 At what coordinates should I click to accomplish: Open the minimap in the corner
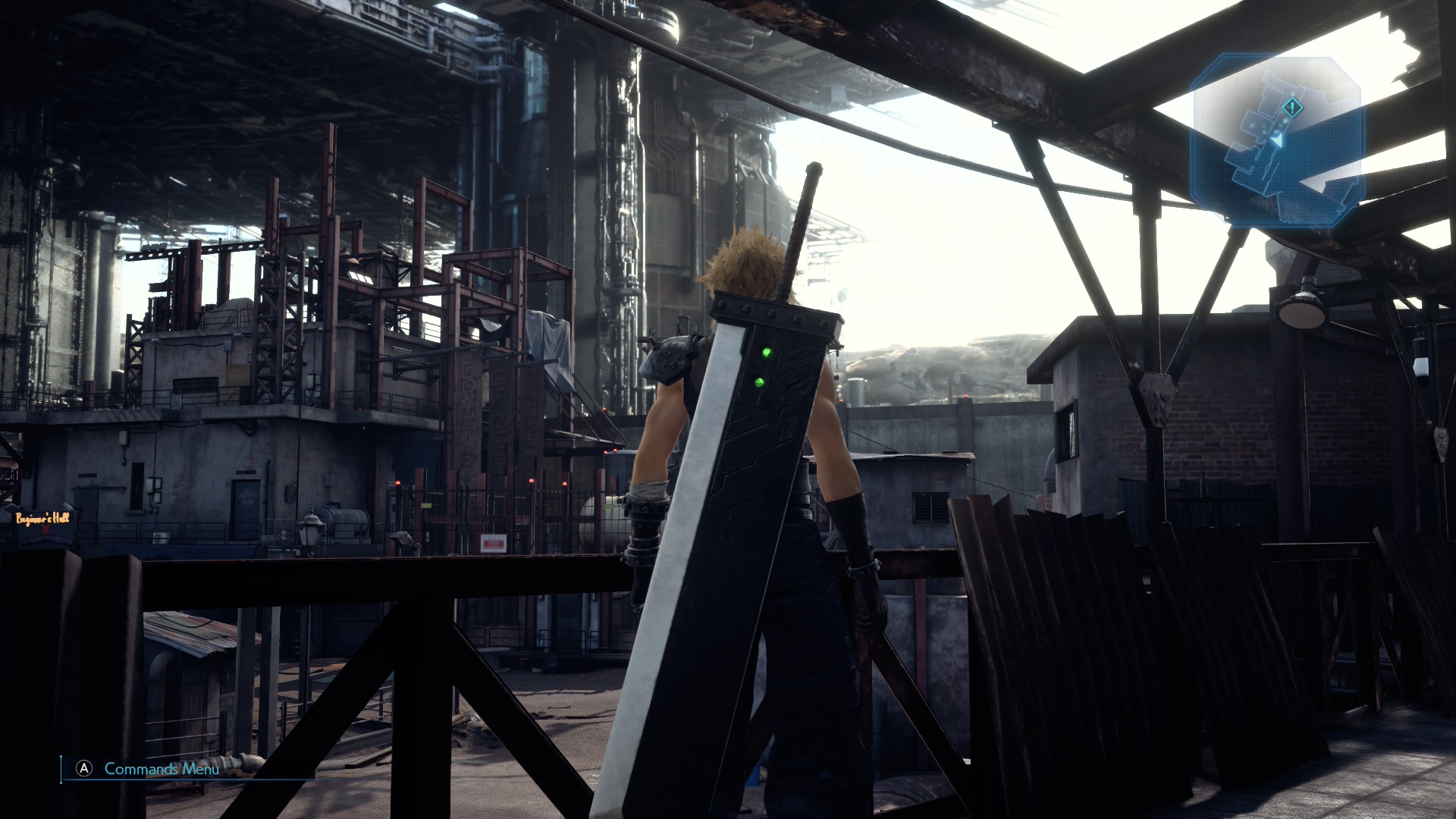[x=1277, y=141]
